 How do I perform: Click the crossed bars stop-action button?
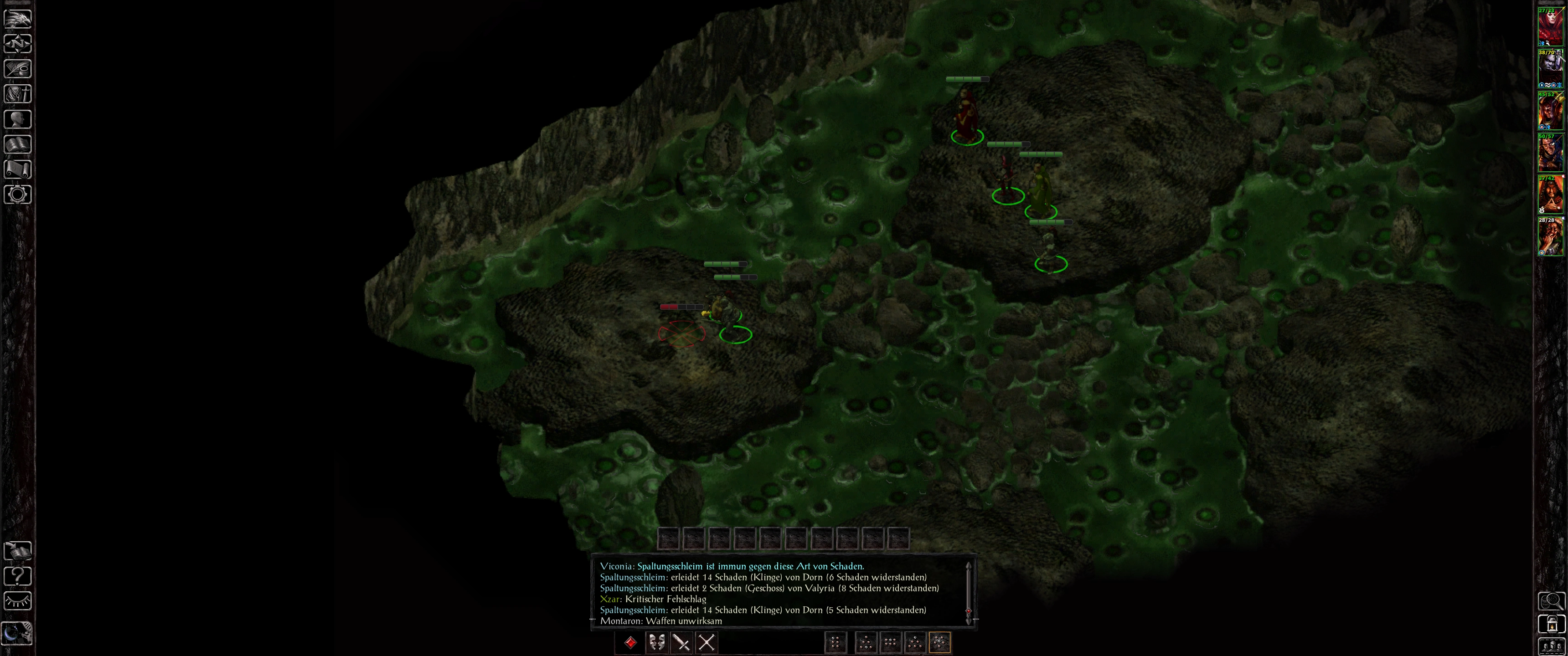(706, 642)
